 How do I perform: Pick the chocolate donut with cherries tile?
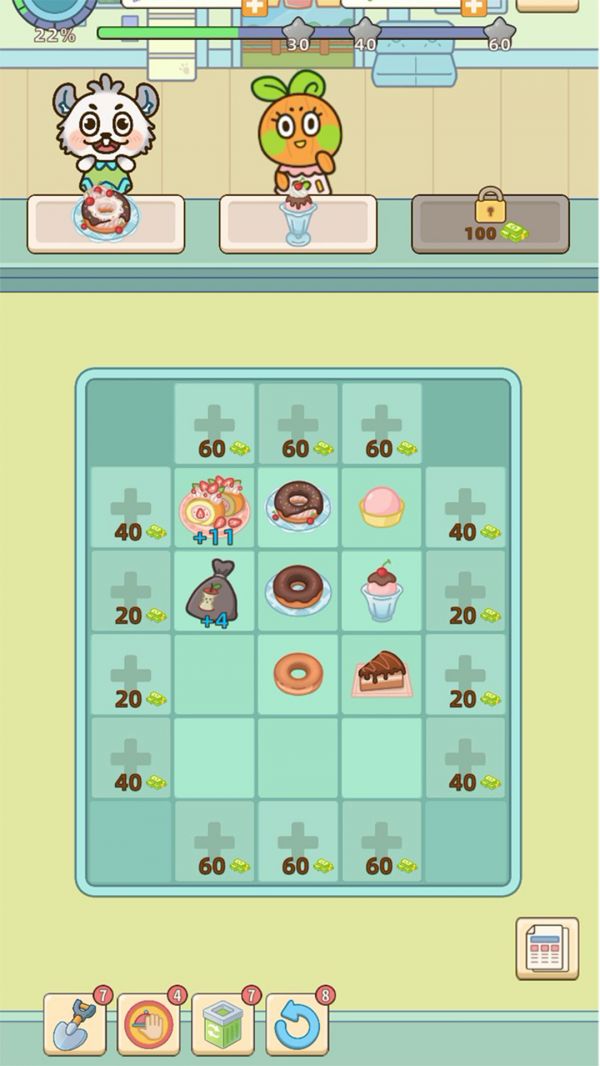click(x=298, y=506)
